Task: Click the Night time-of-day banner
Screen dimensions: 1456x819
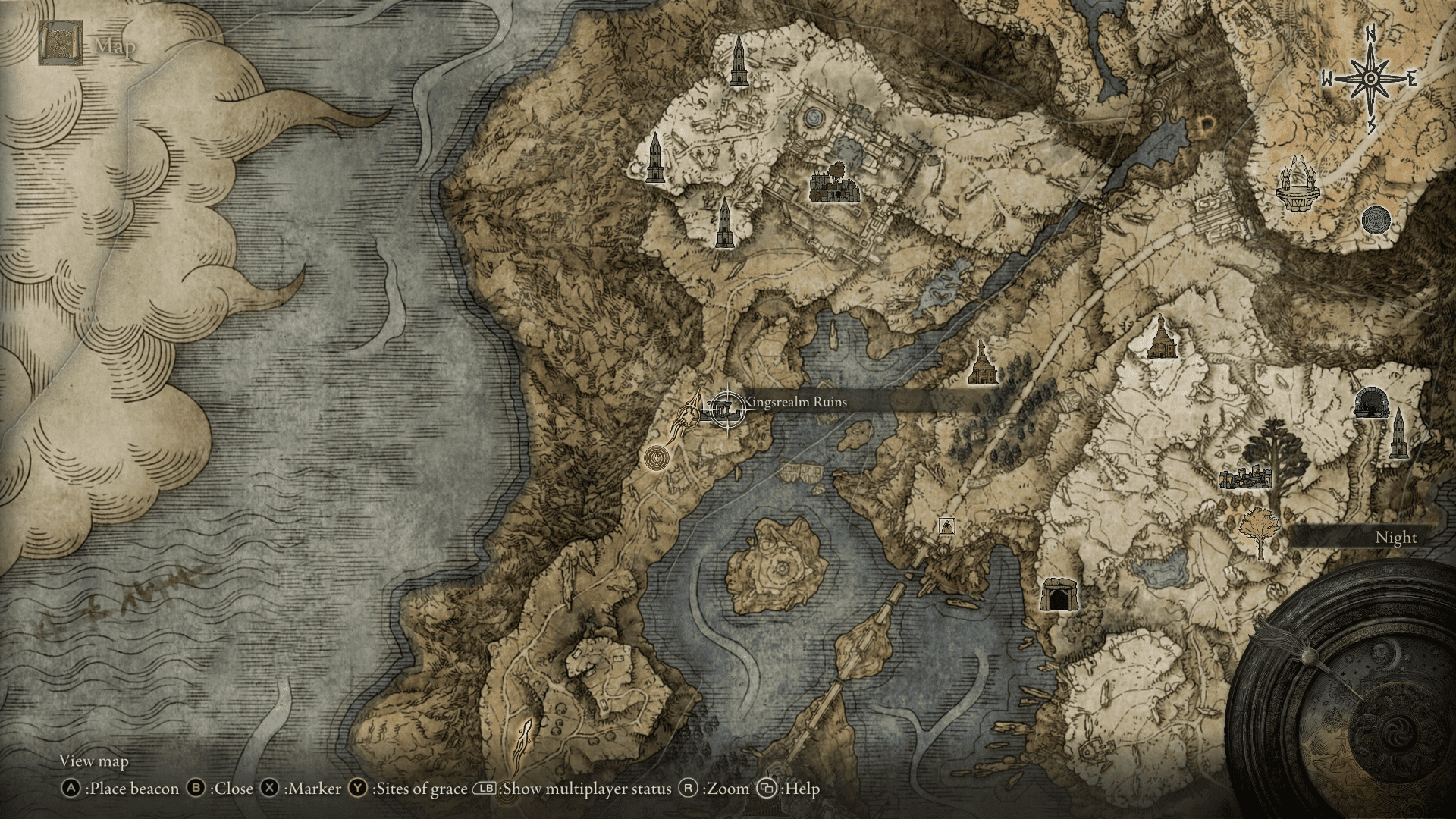Action: [x=1395, y=537]
